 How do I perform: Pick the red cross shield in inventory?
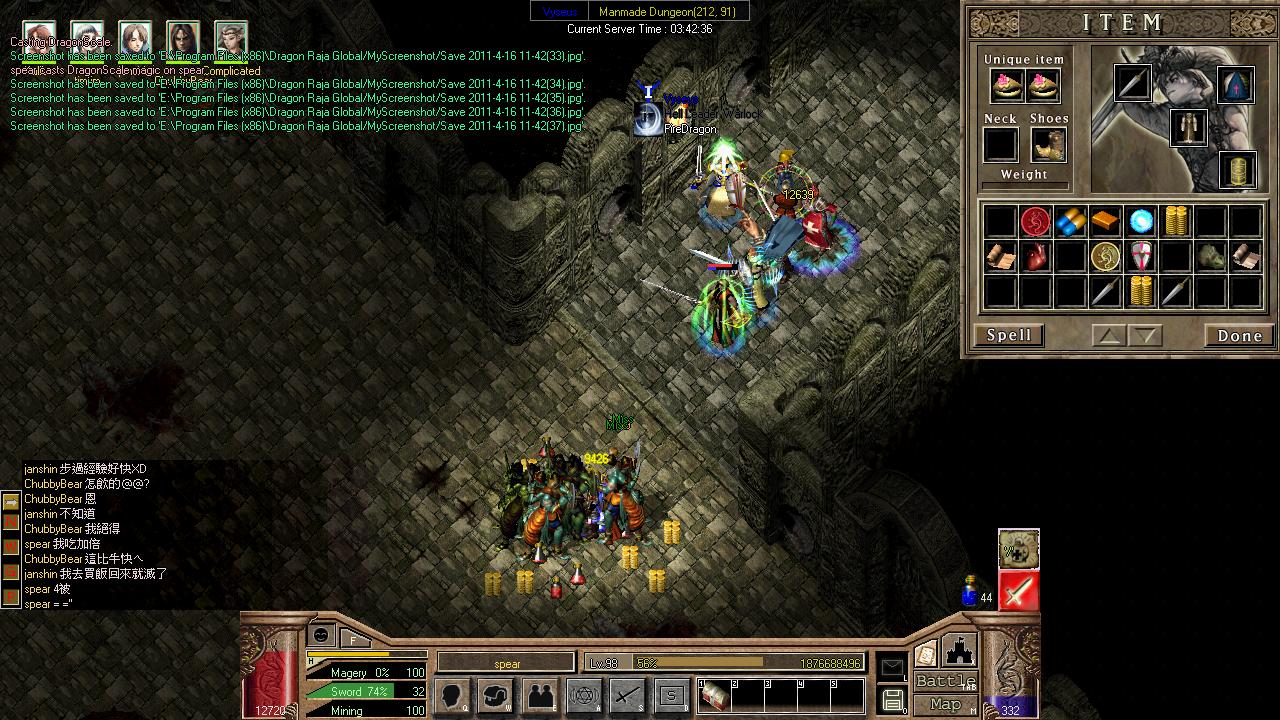(x=1140, y=257)
